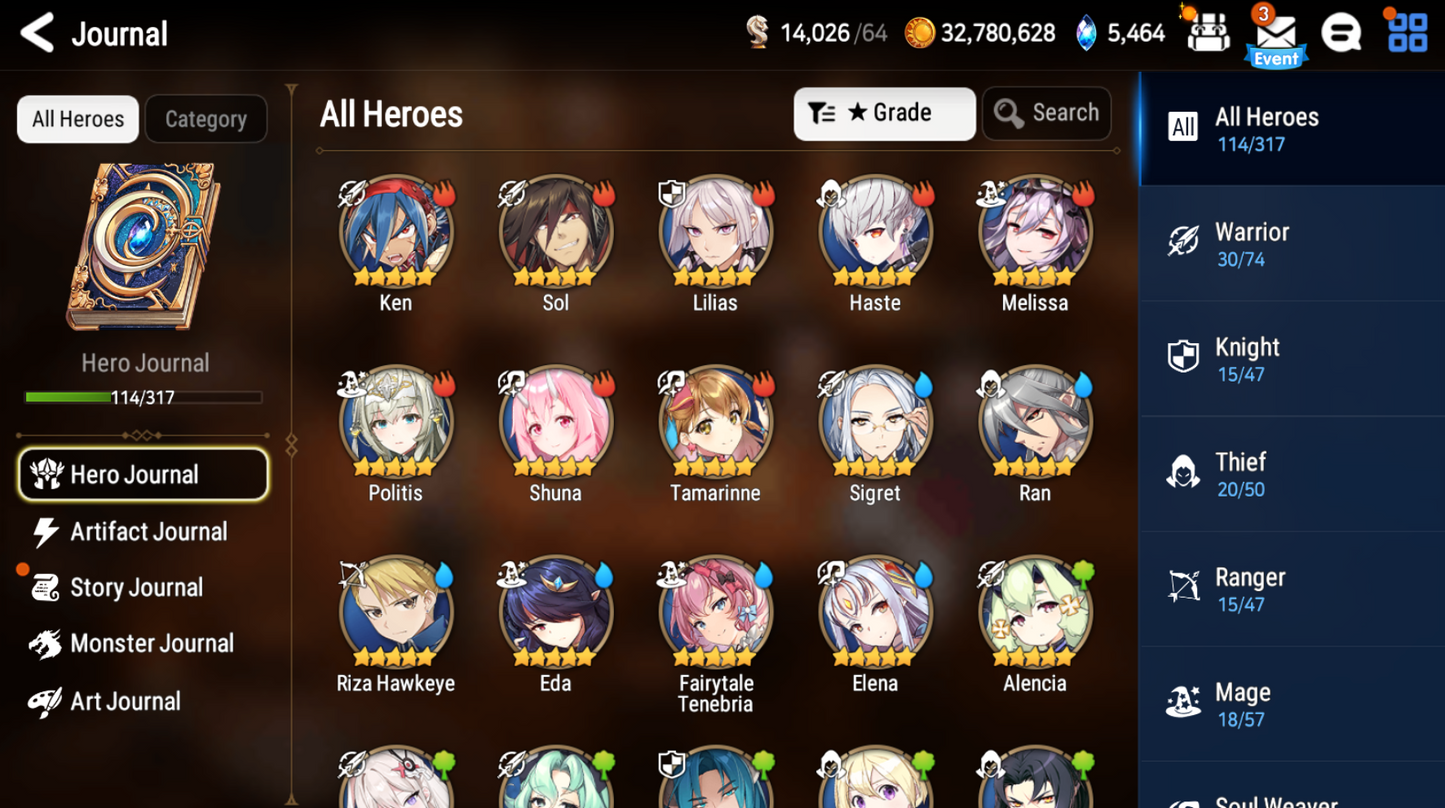The image size is (1445, 808).
Task: Open the Art Journal
Action: point(124,701)
